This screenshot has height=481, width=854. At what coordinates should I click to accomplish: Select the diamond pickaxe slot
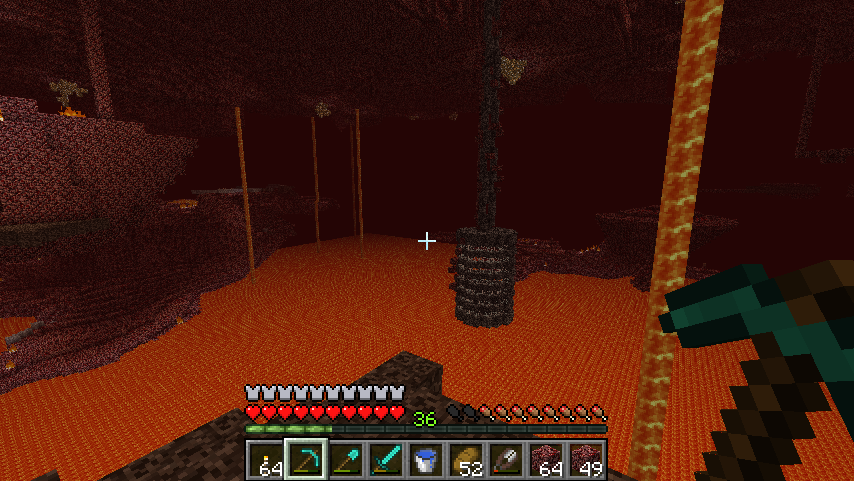(x=306, y=460)
